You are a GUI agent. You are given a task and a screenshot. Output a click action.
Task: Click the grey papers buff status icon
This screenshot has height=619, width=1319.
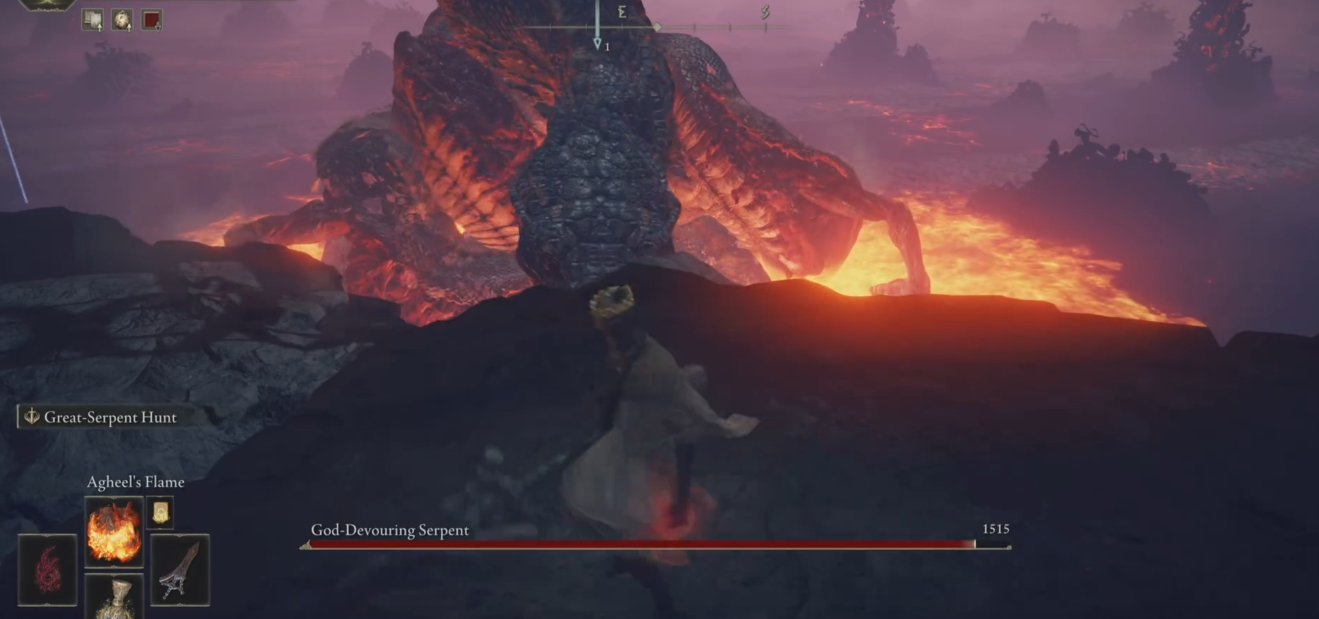click(x=92, y=19)
